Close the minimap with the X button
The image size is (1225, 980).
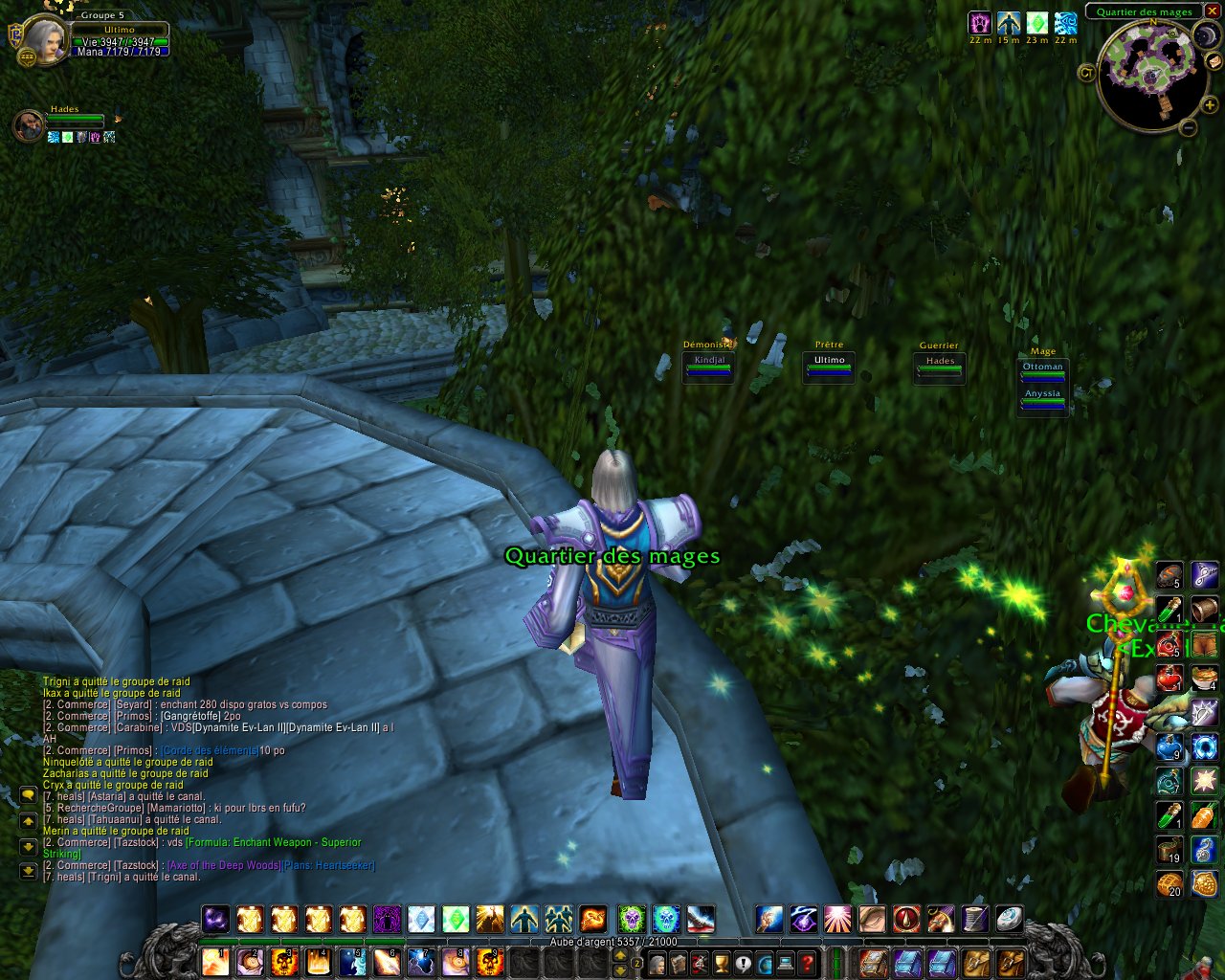1213,11
